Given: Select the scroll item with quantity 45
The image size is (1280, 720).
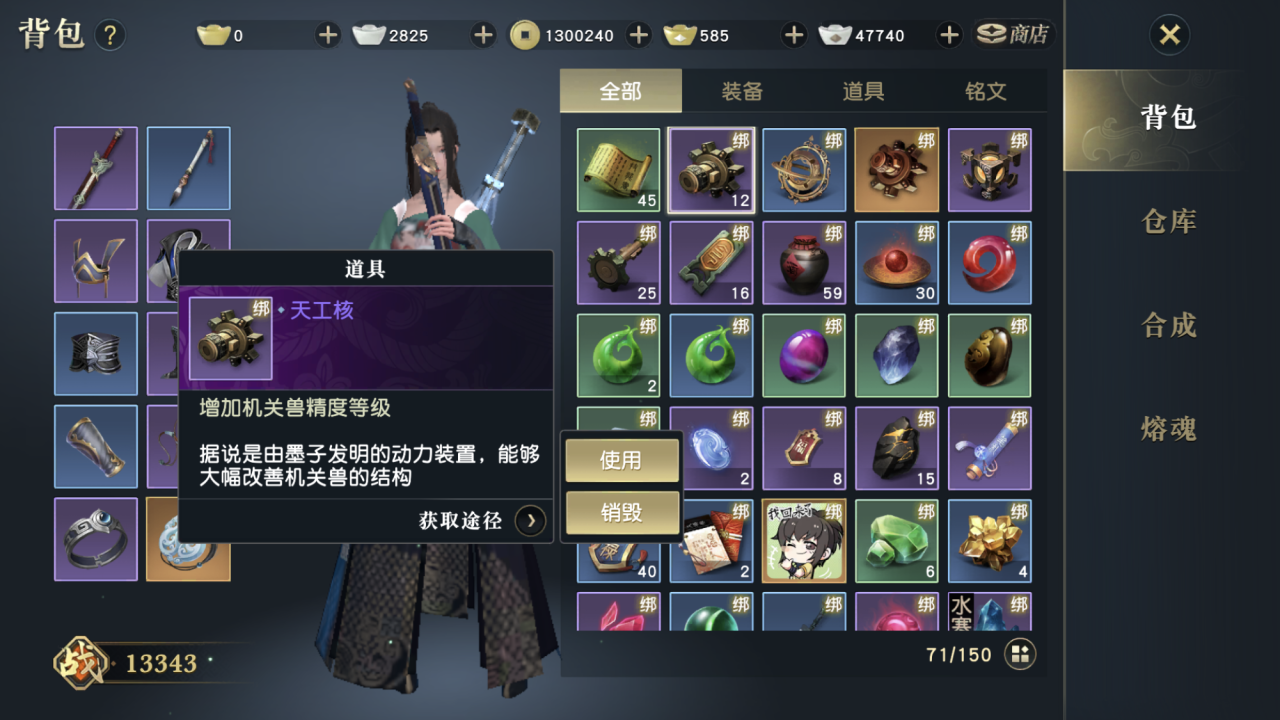Looking at the screenshot, I should click(x=618, y=169).
